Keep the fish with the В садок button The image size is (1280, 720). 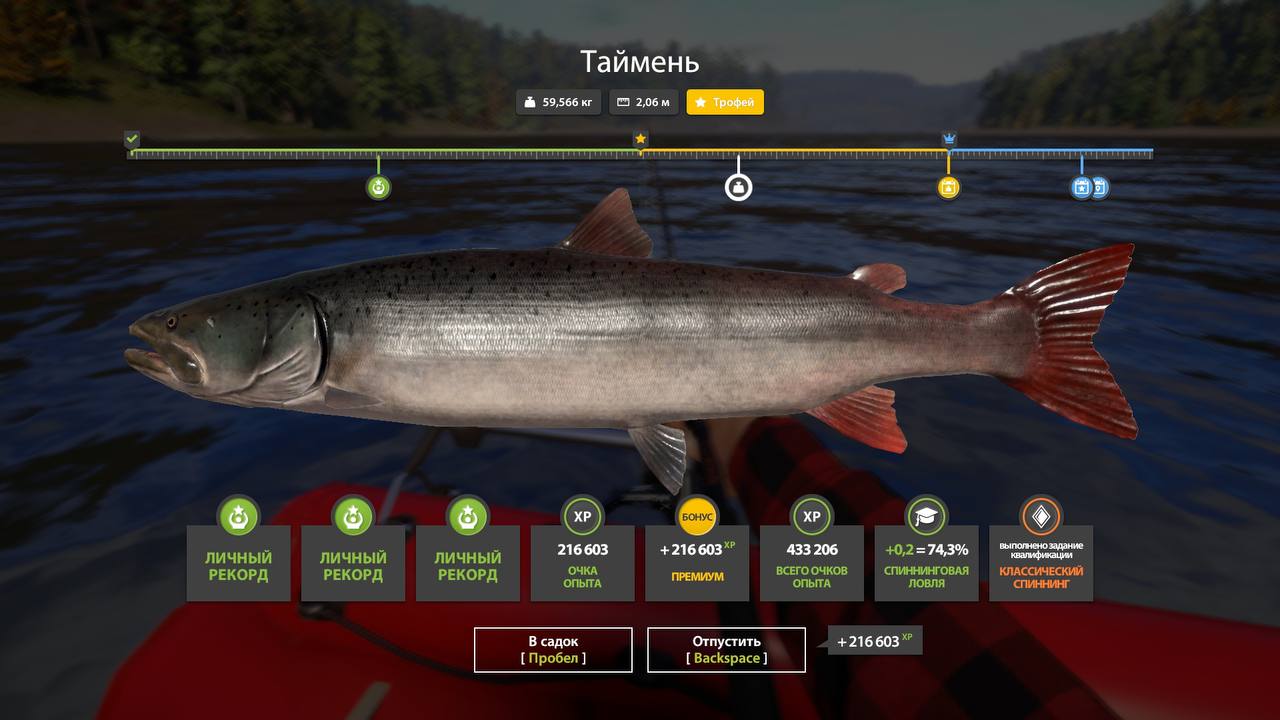point(553,649)
